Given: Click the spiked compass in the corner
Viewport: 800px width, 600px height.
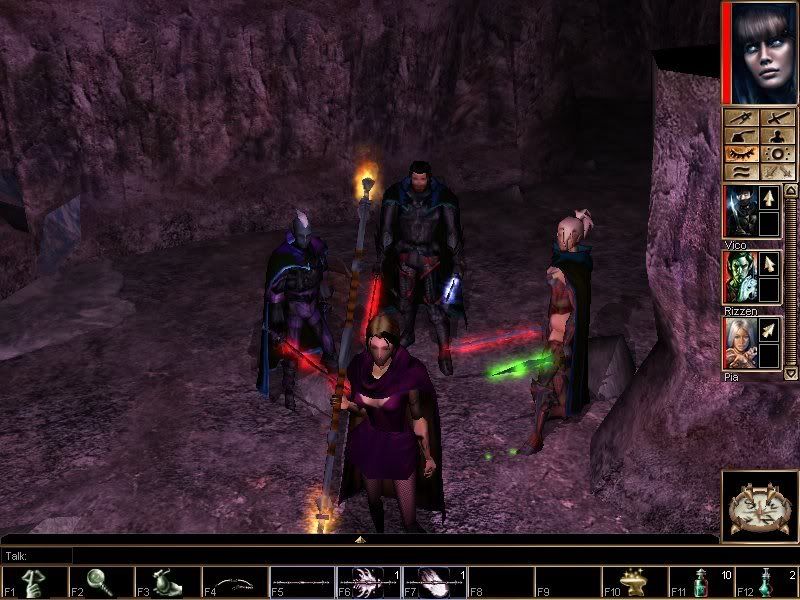Looking at the screenshot, I should (759, 503).
